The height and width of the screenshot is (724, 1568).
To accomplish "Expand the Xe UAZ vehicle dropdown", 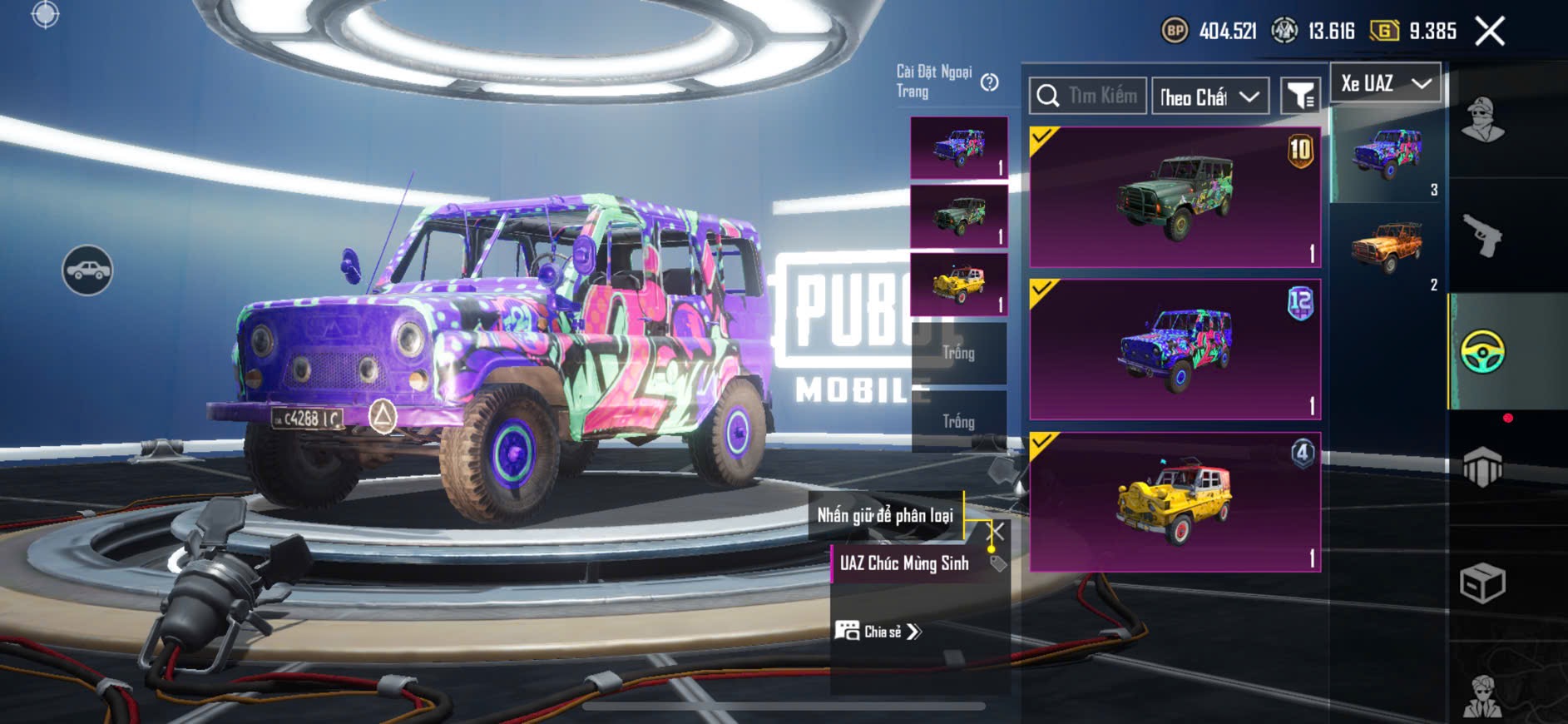I will pyautogui.click(x=1385, y=83).
